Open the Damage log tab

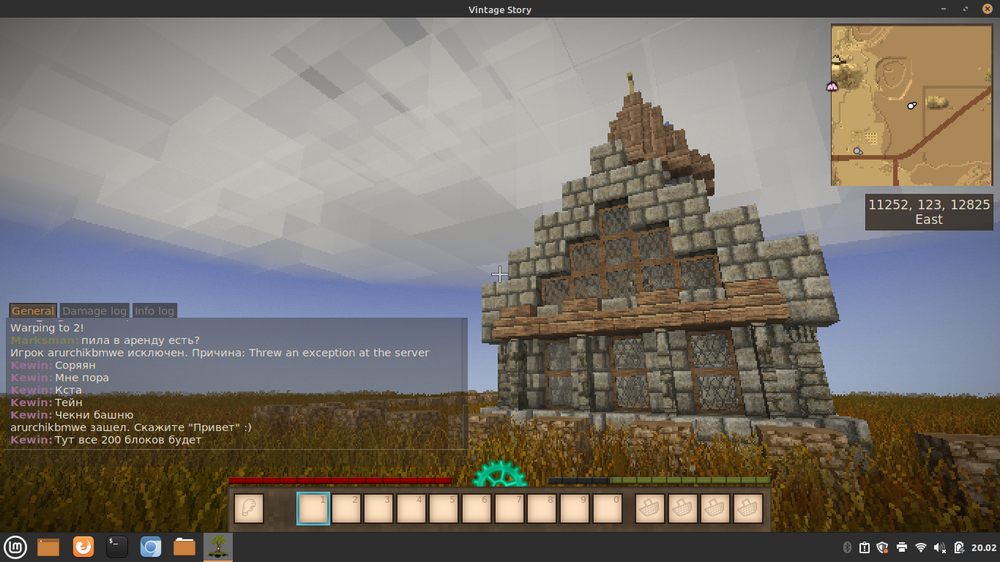coord(95,311)
